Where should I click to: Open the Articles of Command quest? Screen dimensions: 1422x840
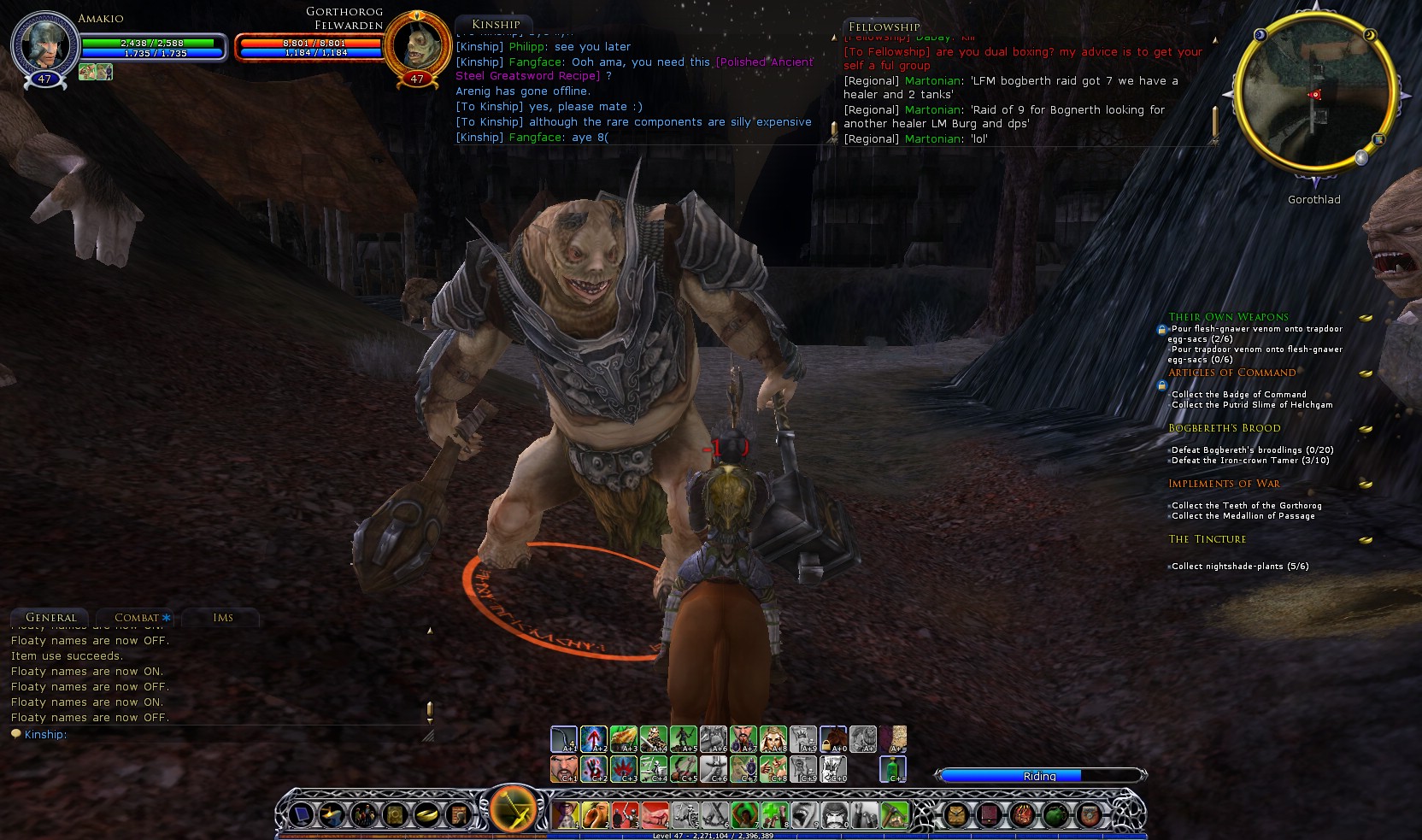point(1231,373)
